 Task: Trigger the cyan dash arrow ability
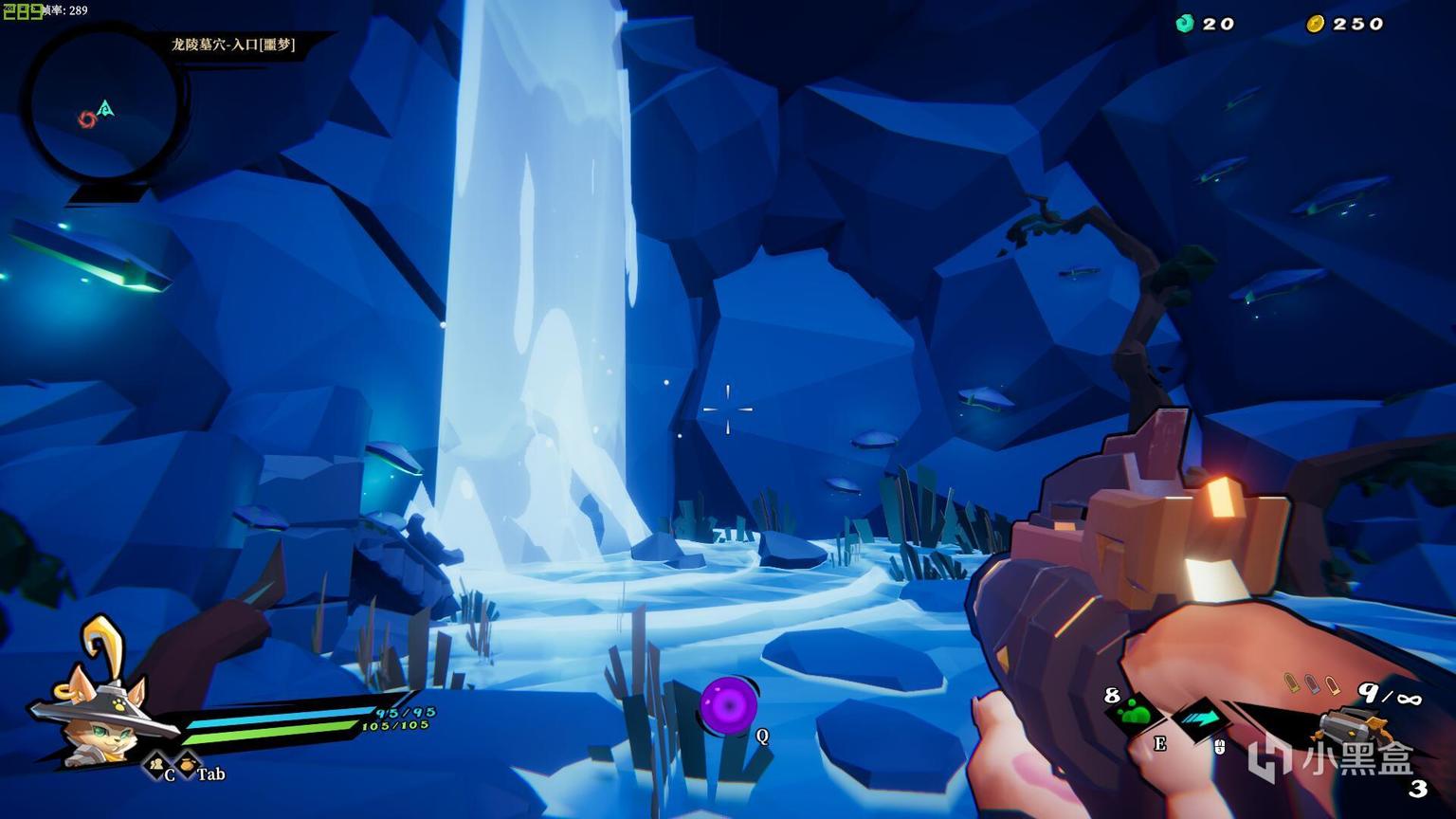click(1200, 718)
